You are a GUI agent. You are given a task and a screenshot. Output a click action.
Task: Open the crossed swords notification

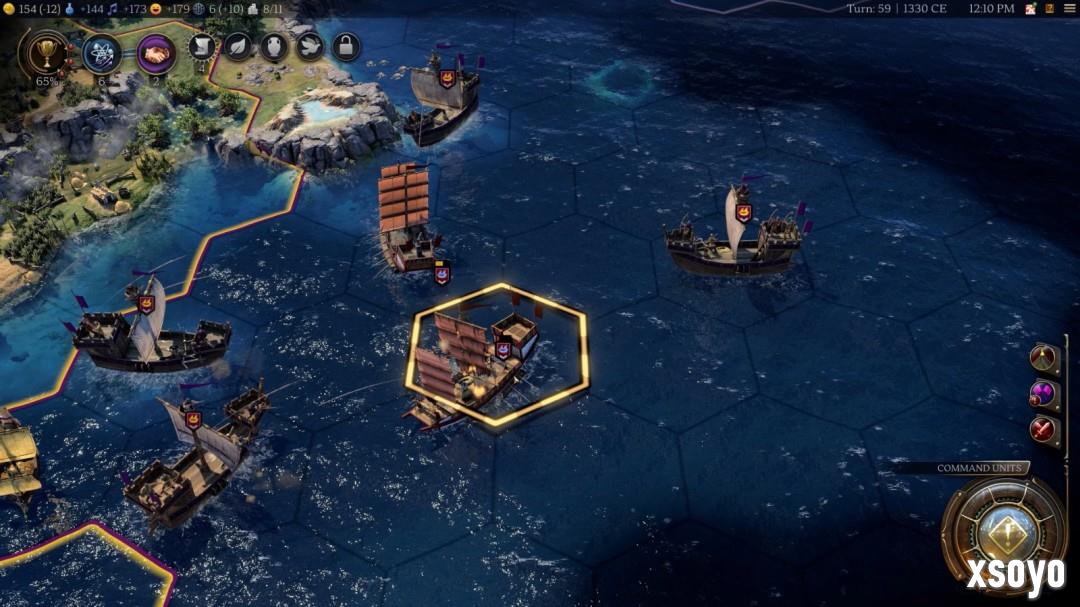[1044, 431]
